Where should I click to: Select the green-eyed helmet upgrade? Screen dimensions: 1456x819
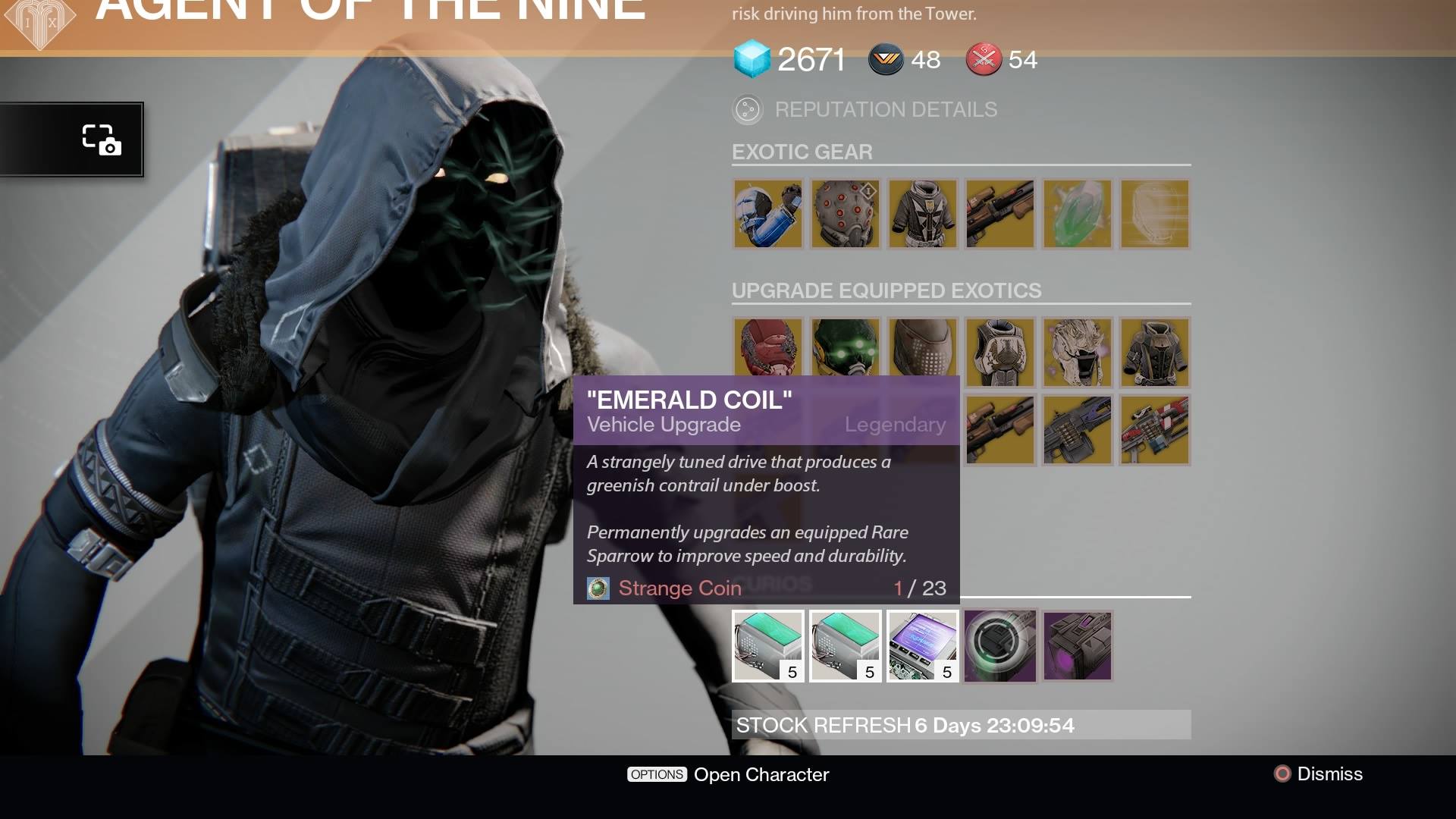point(845,352)
